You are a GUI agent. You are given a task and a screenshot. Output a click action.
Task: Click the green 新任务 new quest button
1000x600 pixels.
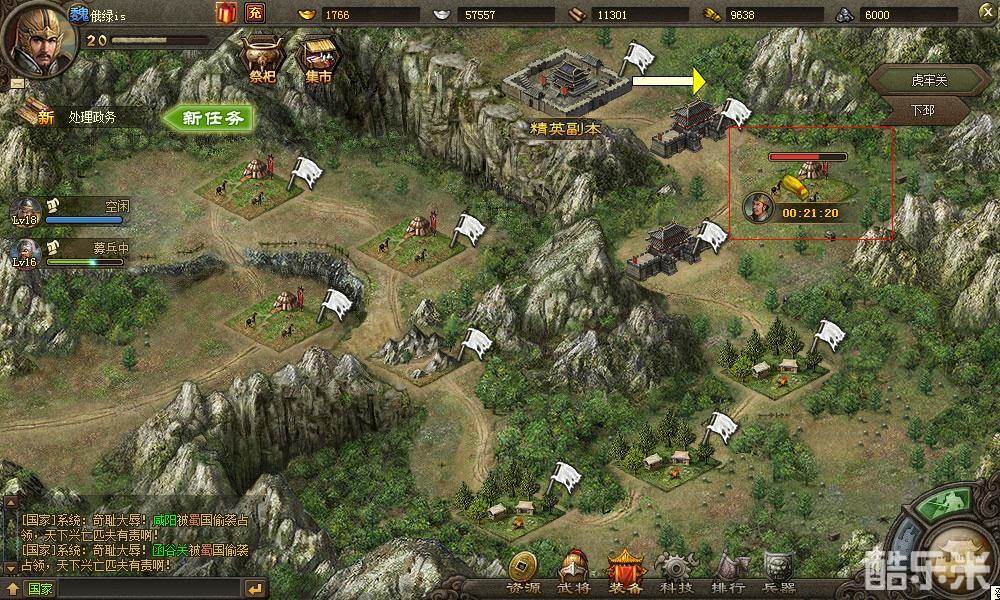(x=210, y=117)
